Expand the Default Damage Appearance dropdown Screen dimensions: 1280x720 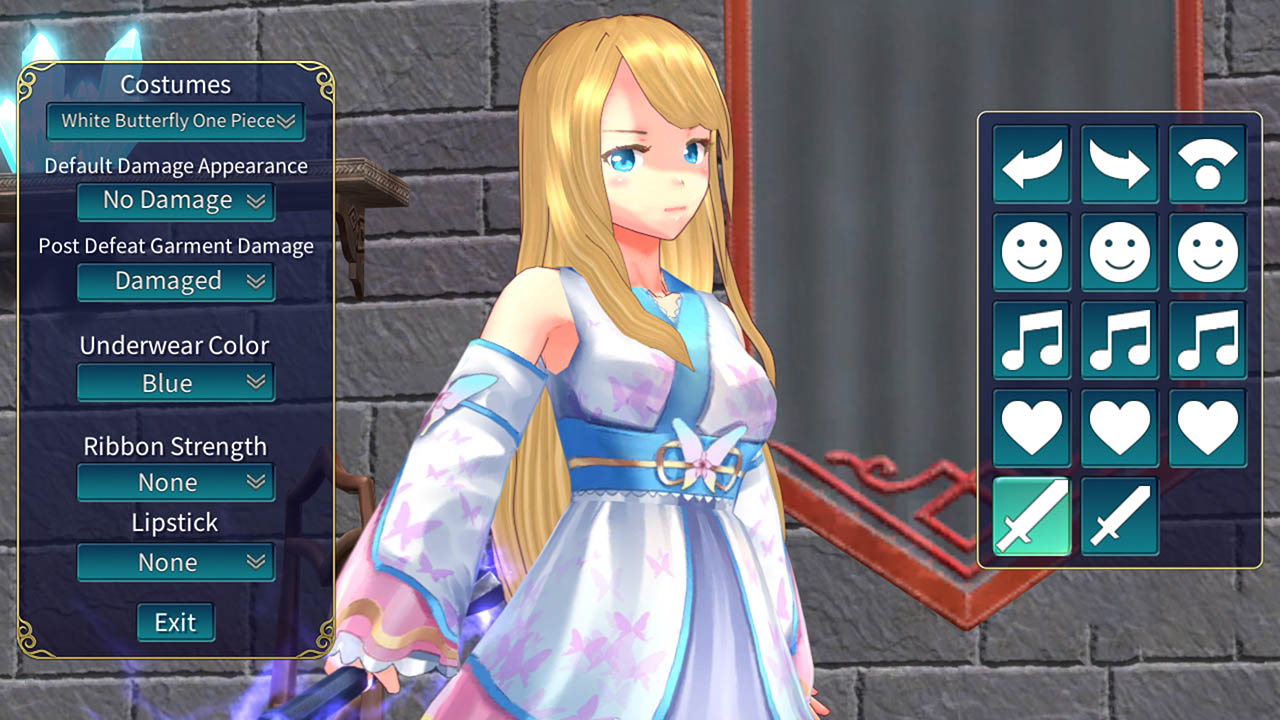point(176,201)
